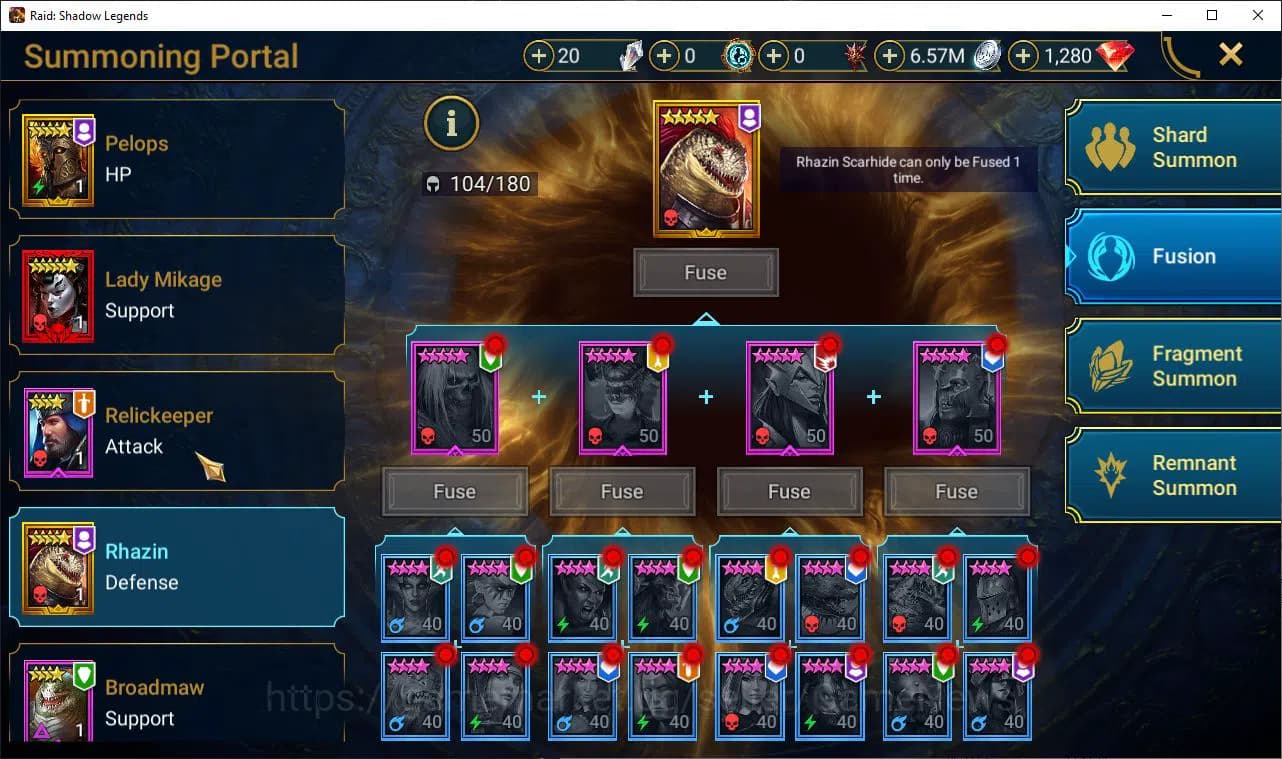Click the plus beside the gems counter
This screenshot has height=759, width=1282.
(x=1023, y=56)
